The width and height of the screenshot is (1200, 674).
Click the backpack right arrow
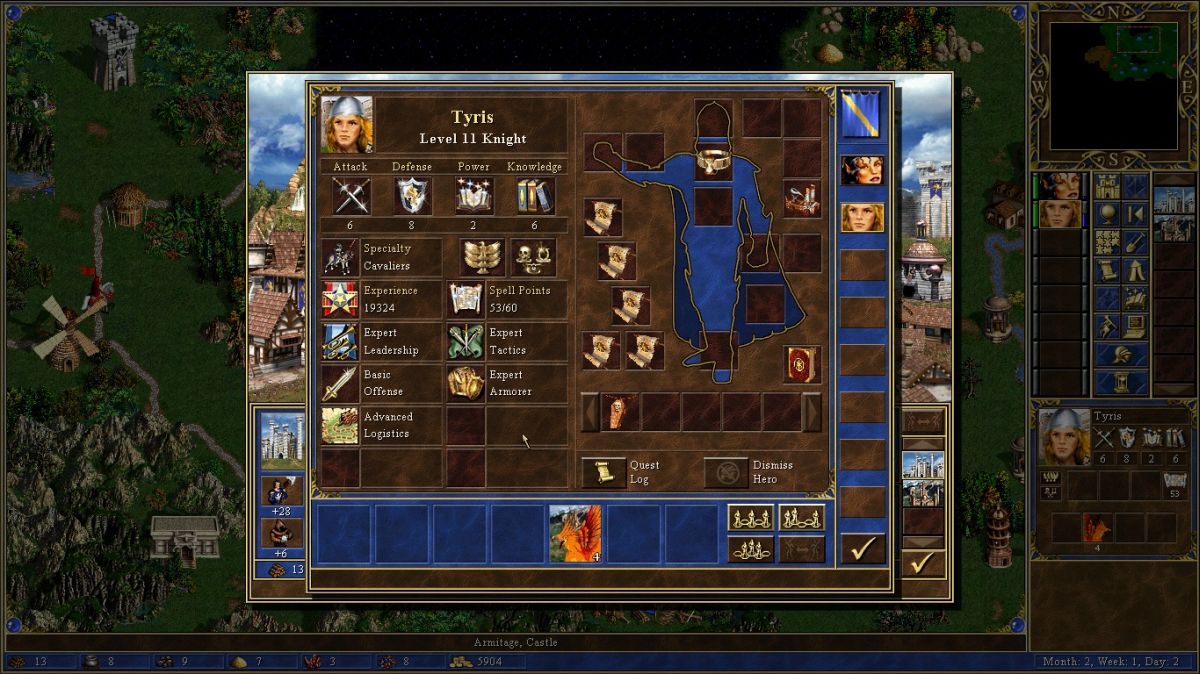[x=812, y=412]
